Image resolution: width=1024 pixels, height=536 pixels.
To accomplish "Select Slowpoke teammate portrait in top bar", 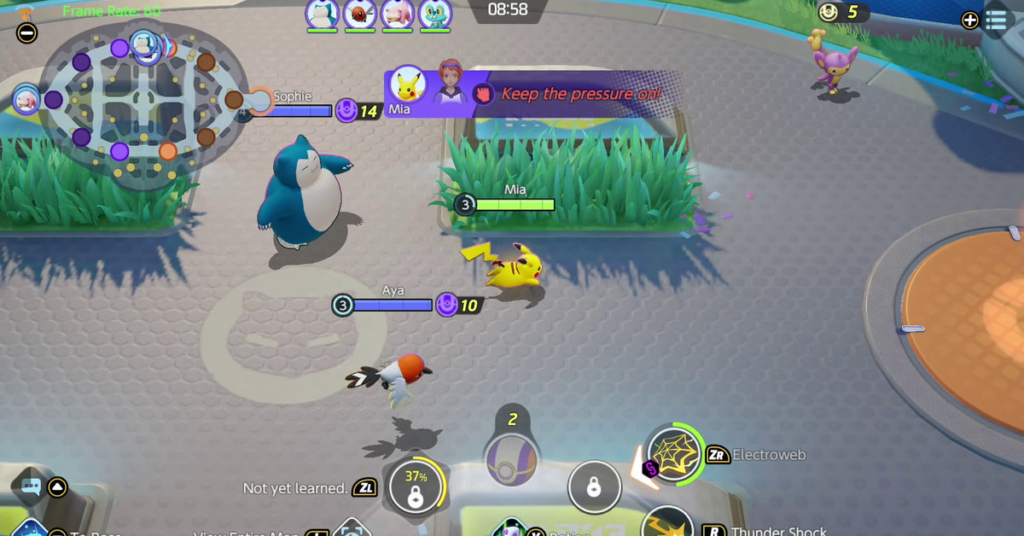I will [x=397, y=14].
